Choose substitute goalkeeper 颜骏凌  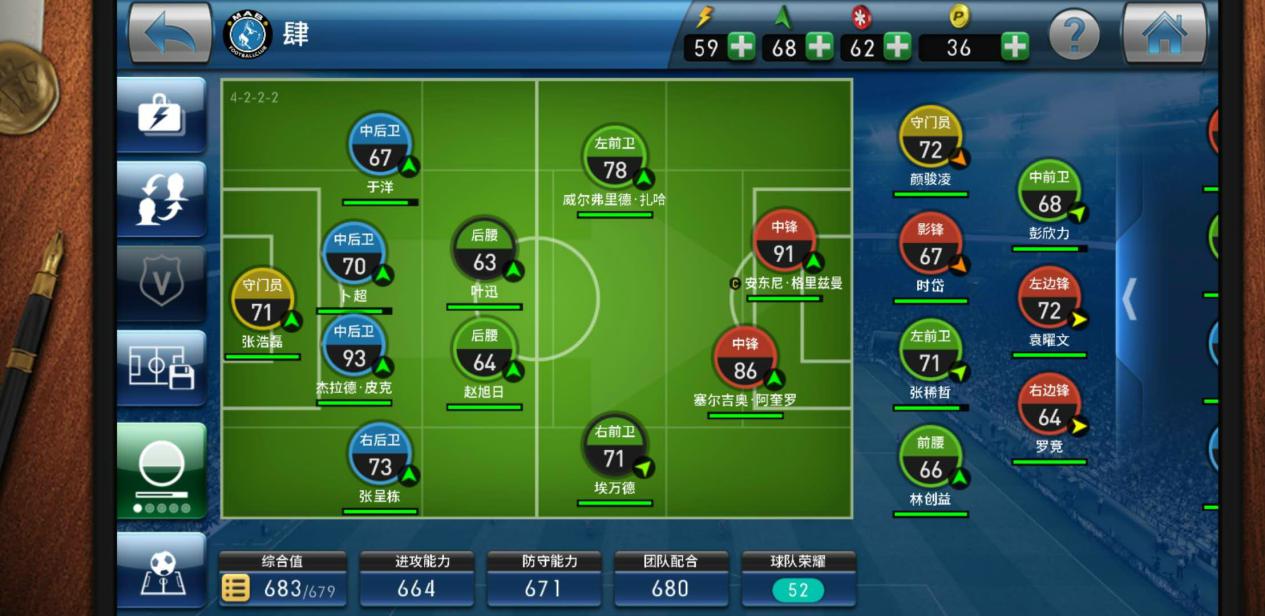[x=931, y=140]
